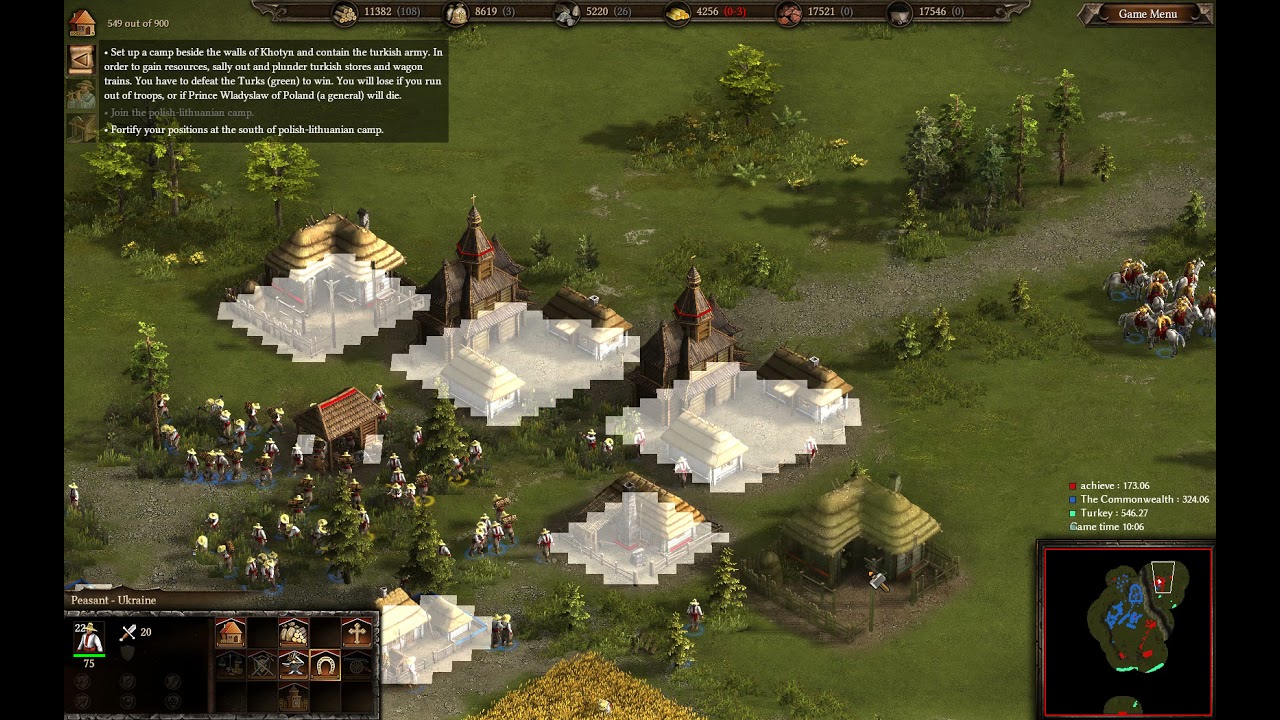The width and height of the screenshot is (1280, 720).
Task: Choose the storehouse build icon with sacks and logs
Action: click(293, 632)
